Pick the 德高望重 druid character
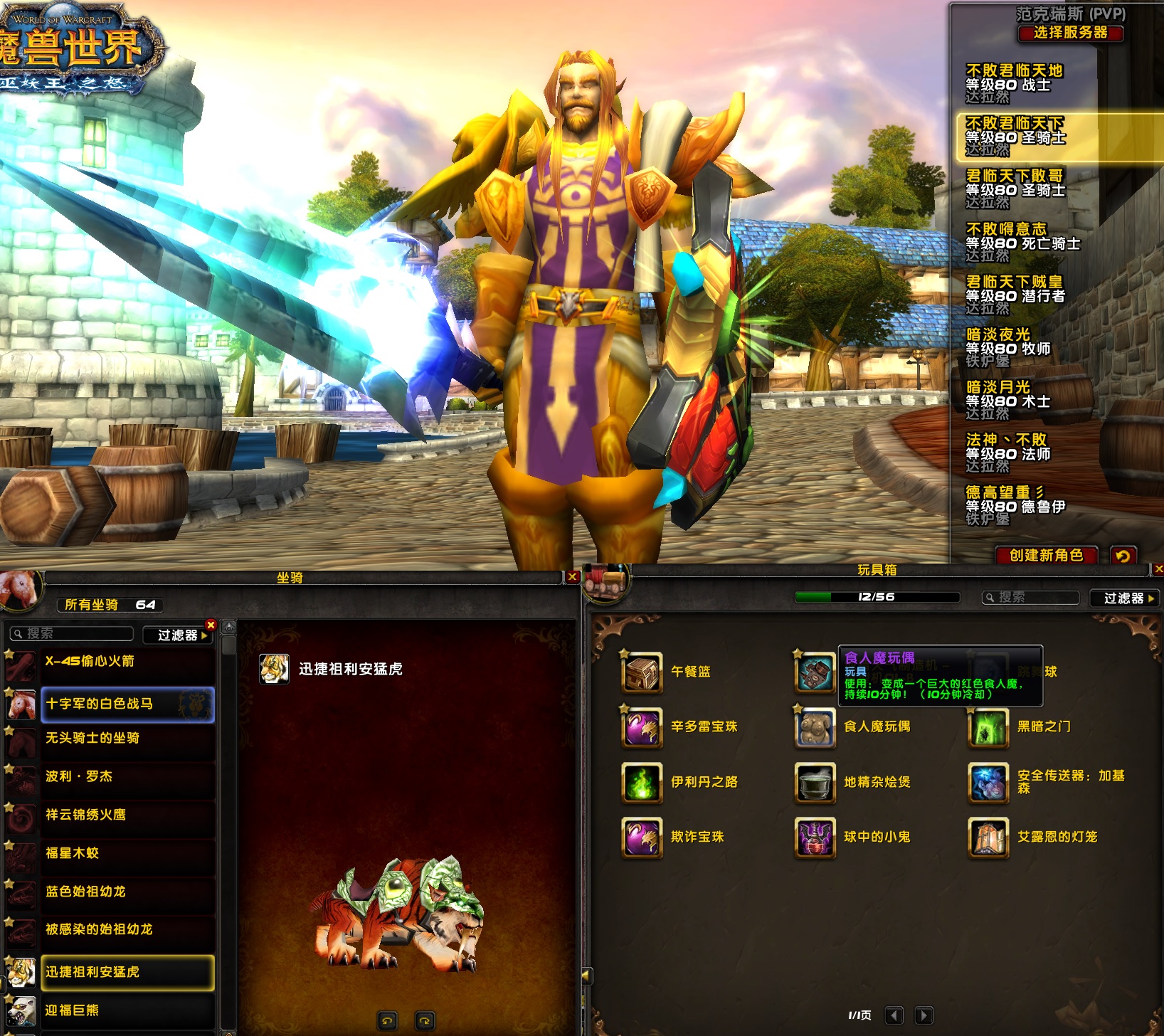 pos(1015,505)
